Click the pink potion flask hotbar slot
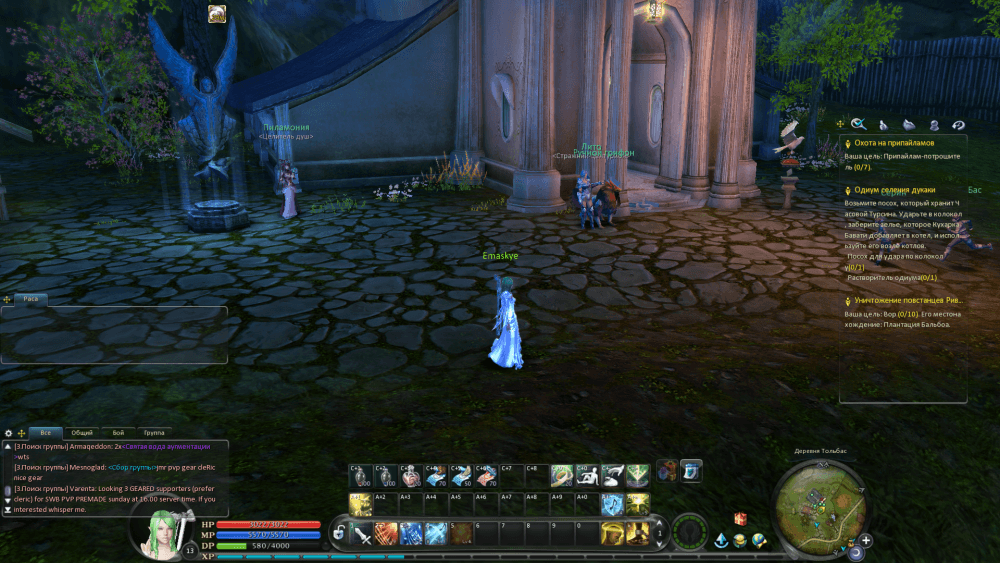Screen dimensions: 1000x563 pos(410,475)
